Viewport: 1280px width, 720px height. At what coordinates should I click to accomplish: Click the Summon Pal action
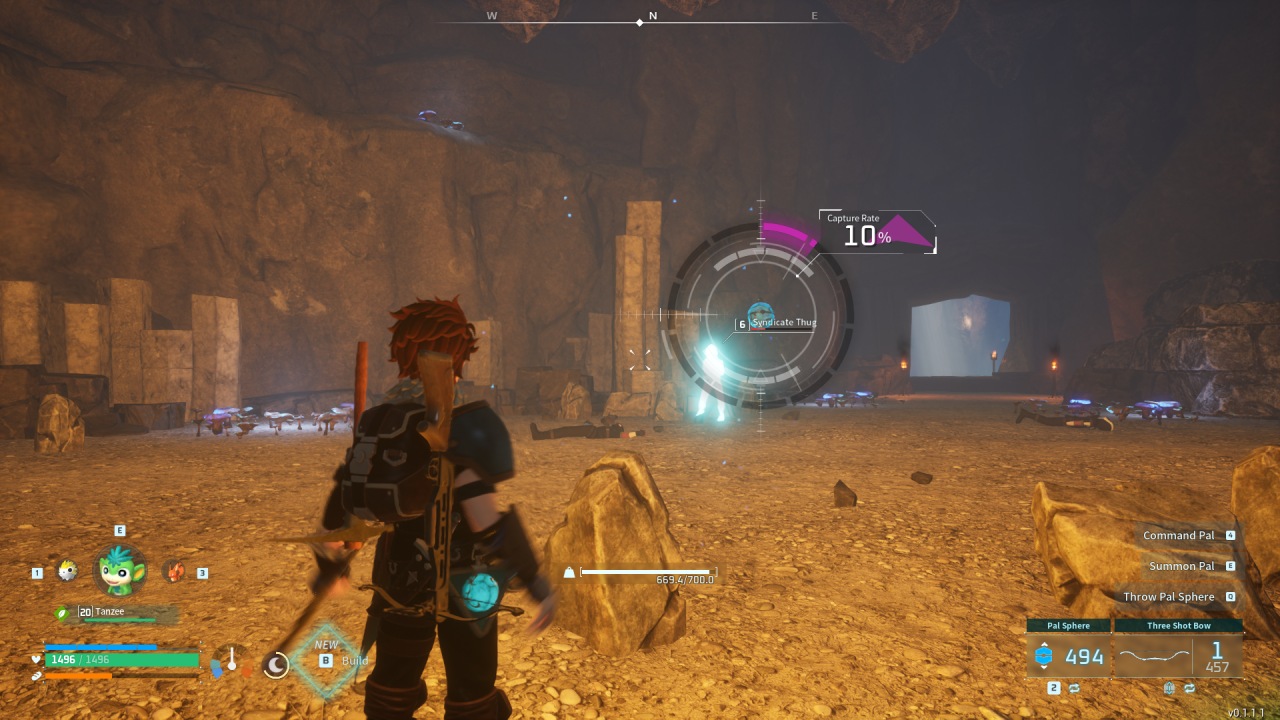click(1184, 566)
